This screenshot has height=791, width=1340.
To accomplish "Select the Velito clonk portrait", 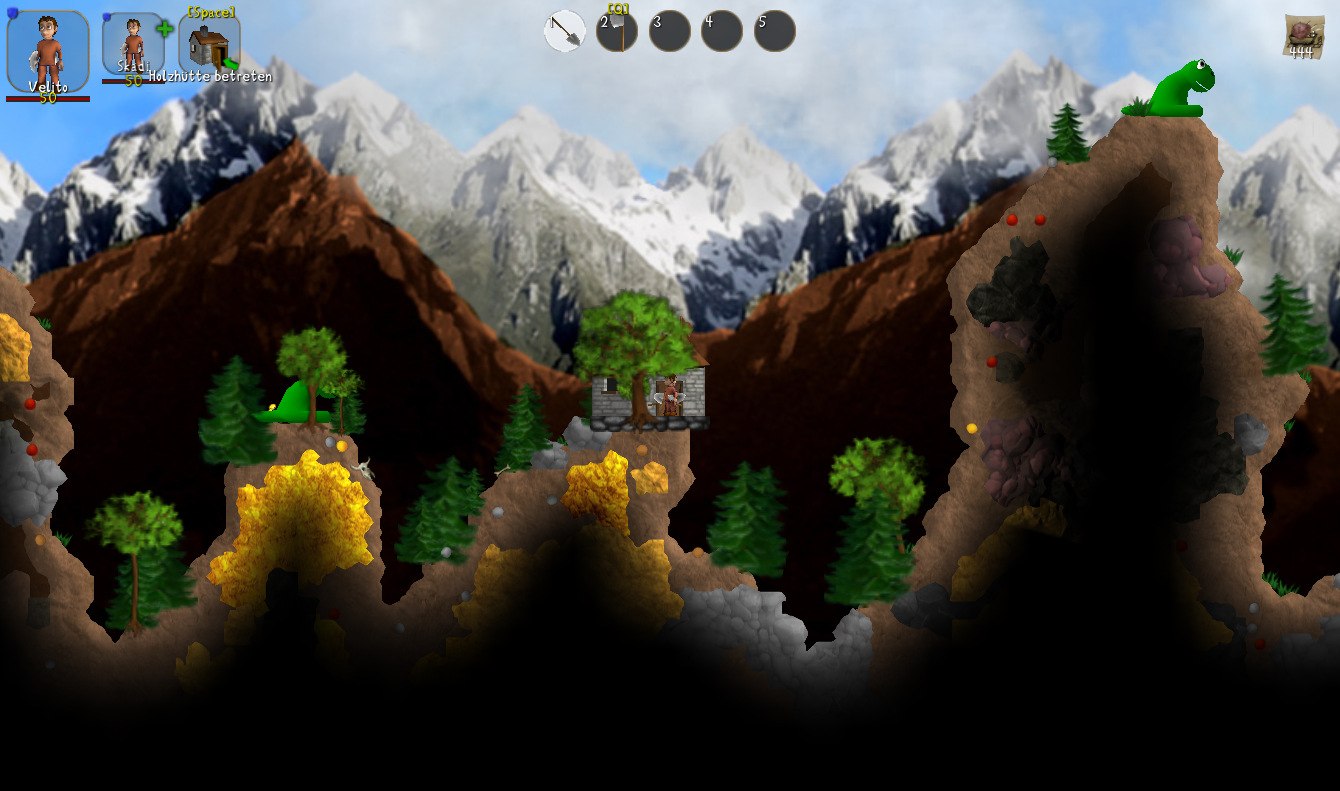I will pyautogui.click(x=47, y=50).
